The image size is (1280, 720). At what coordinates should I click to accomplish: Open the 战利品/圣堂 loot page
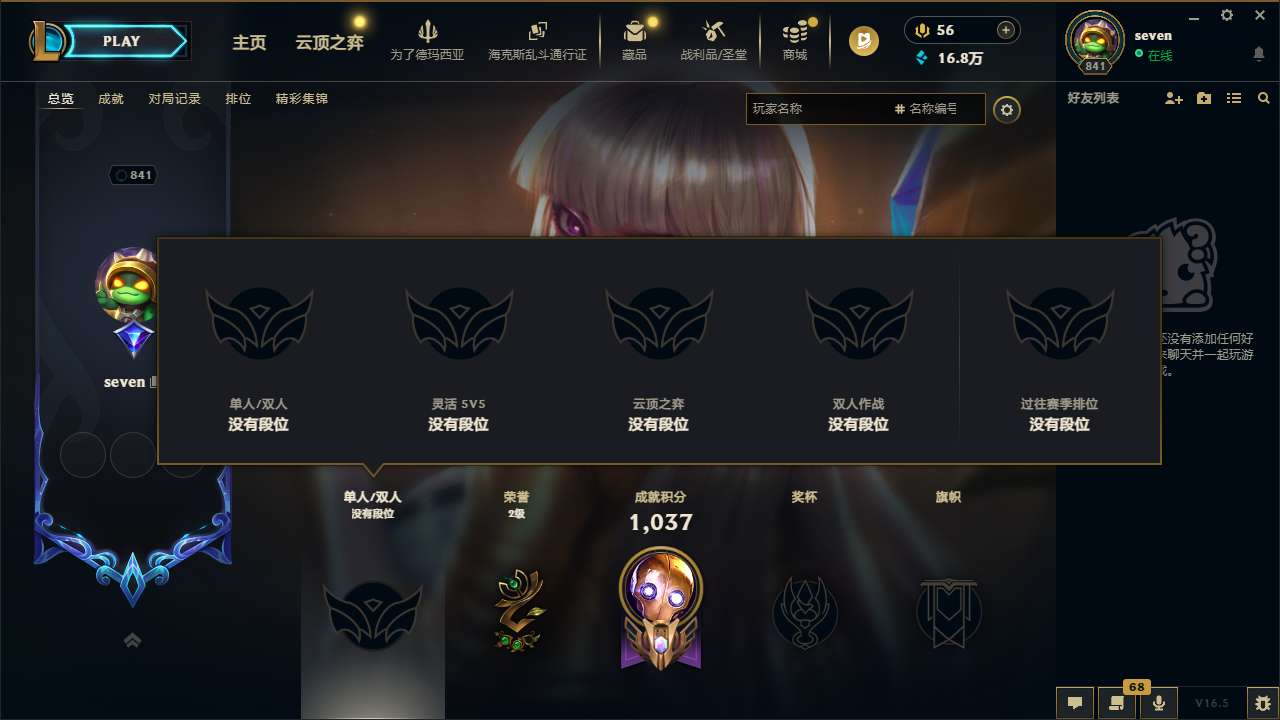(x=714, y=40)
